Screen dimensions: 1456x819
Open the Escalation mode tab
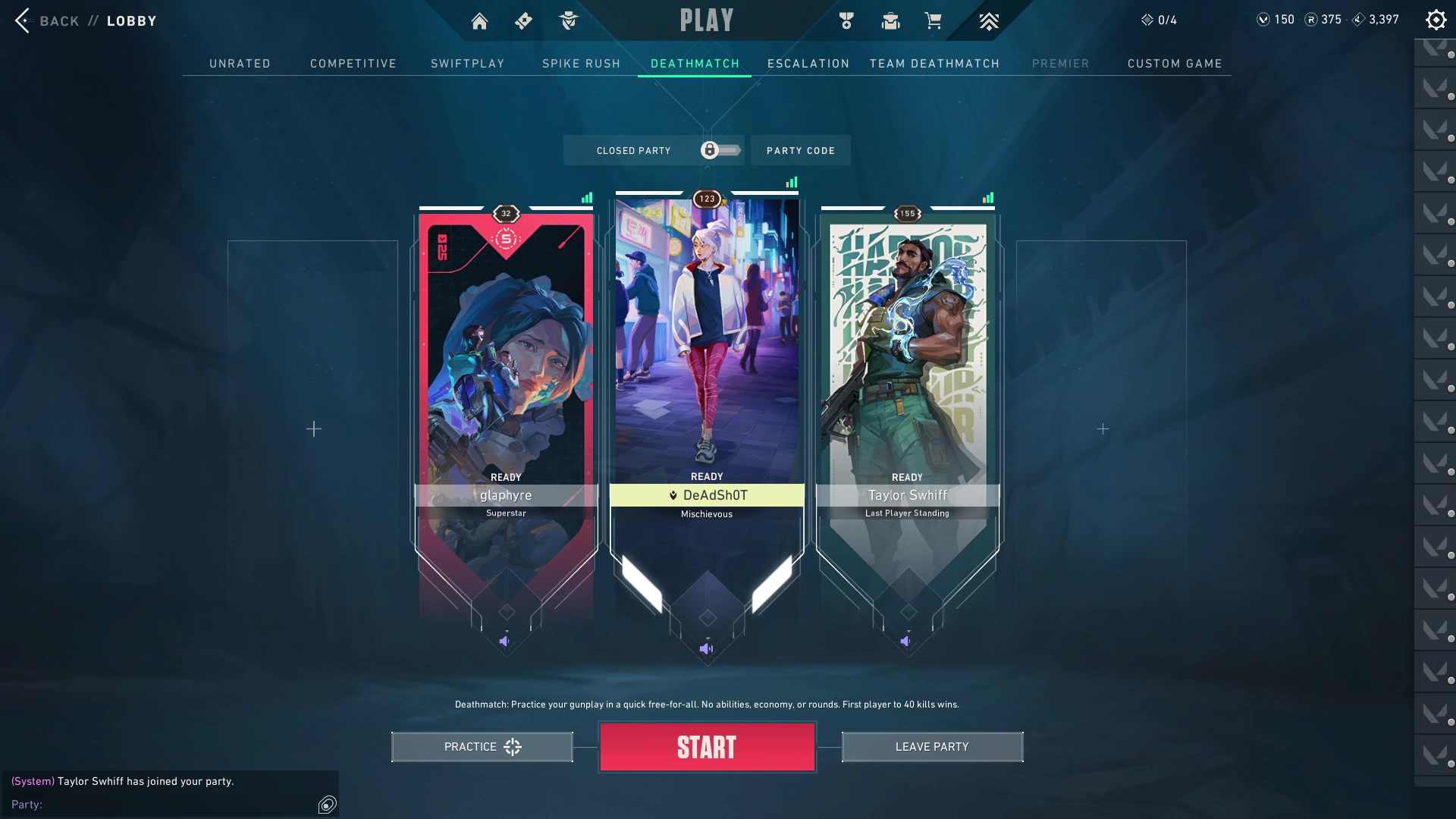[808, 64]
